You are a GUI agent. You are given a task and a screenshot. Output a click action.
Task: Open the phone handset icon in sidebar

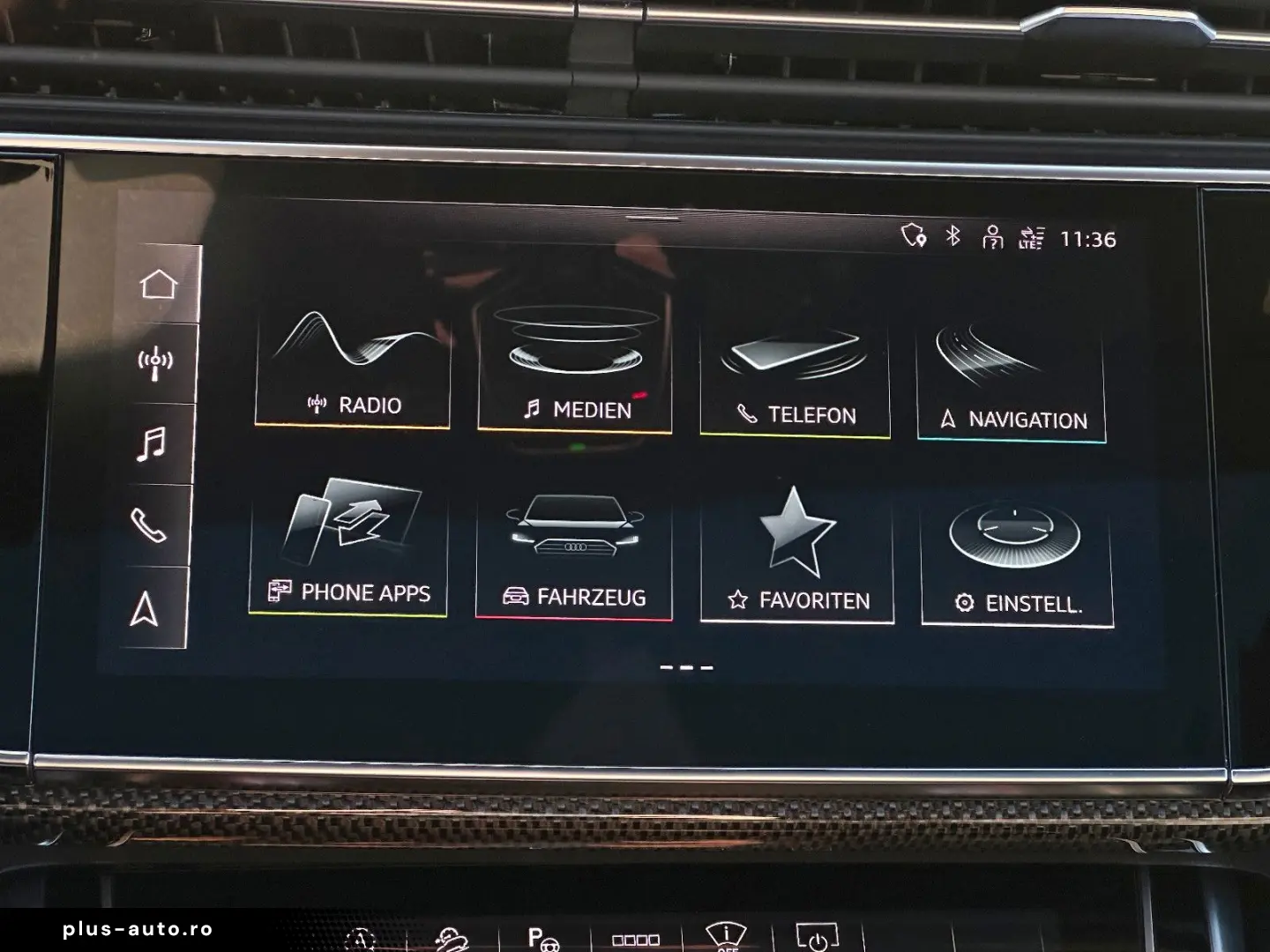156,524
